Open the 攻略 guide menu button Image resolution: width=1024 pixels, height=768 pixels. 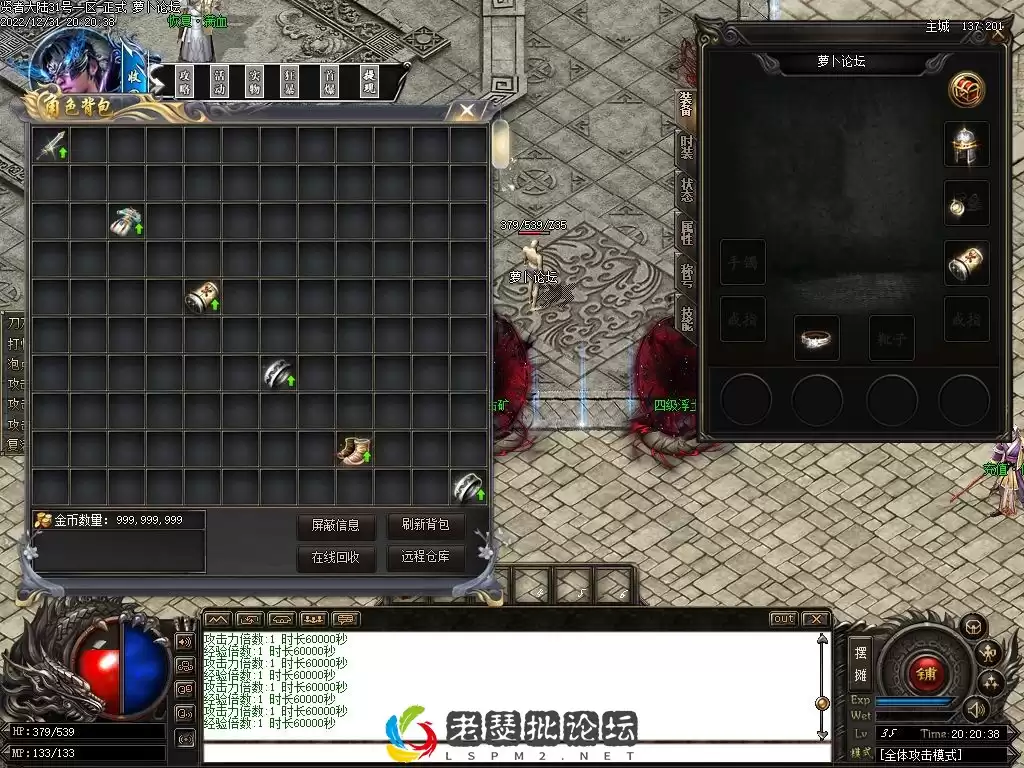pos(184,82)
